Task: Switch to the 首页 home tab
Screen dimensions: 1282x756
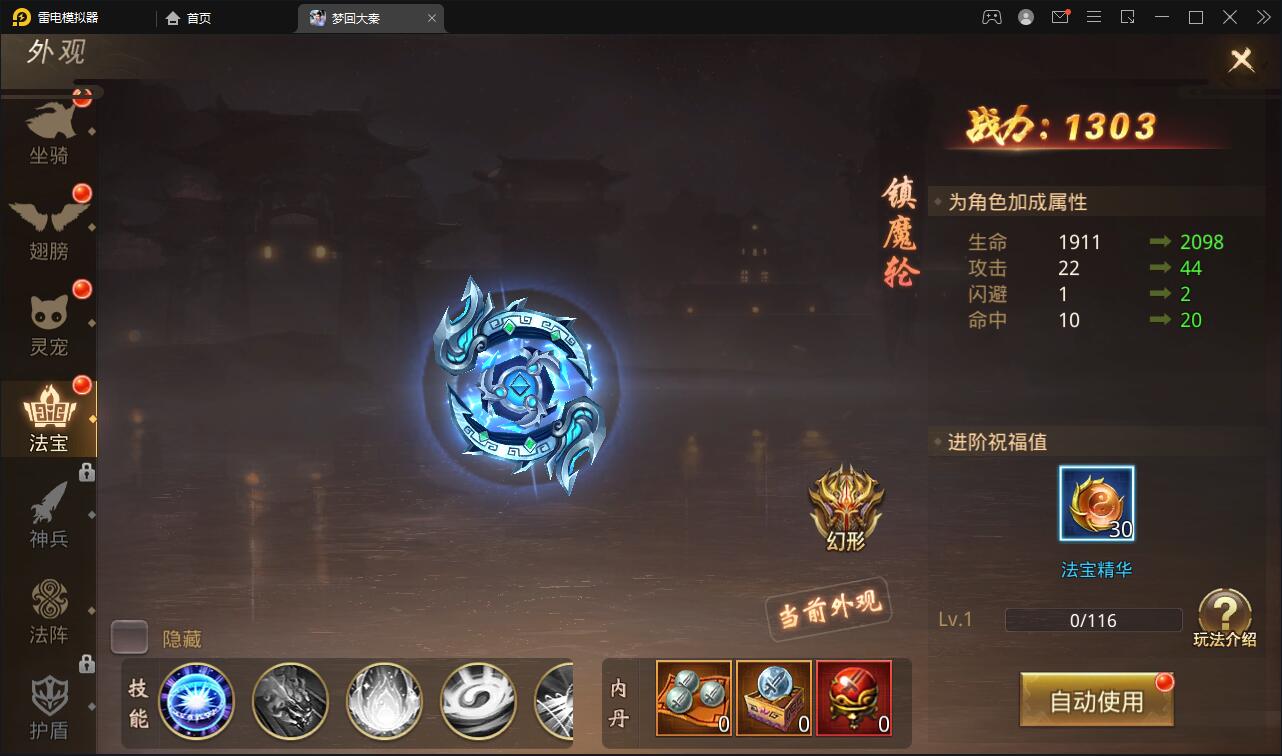Action: click(194, 17)
